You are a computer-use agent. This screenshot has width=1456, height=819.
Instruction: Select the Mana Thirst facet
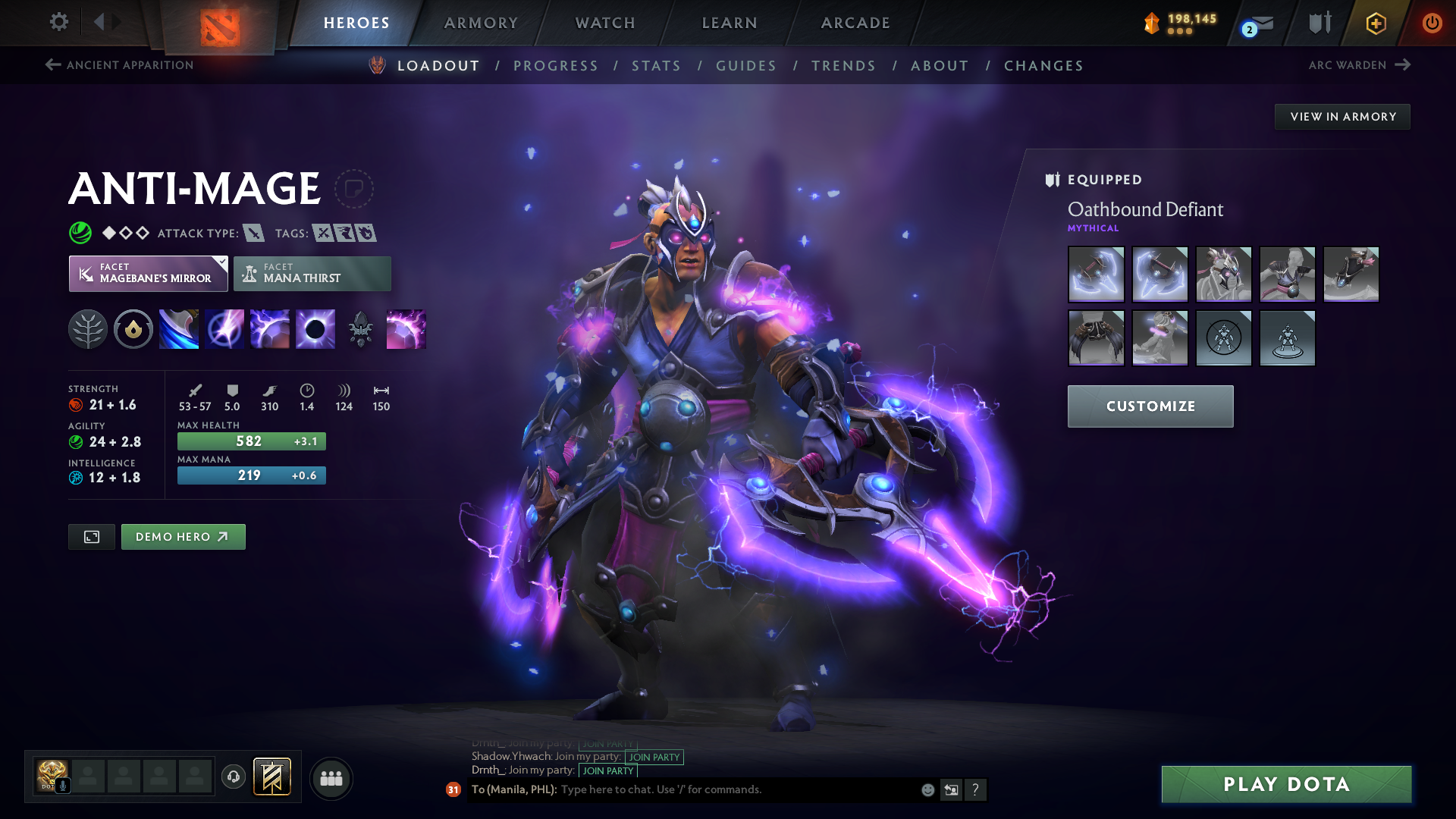coord(312,274)
